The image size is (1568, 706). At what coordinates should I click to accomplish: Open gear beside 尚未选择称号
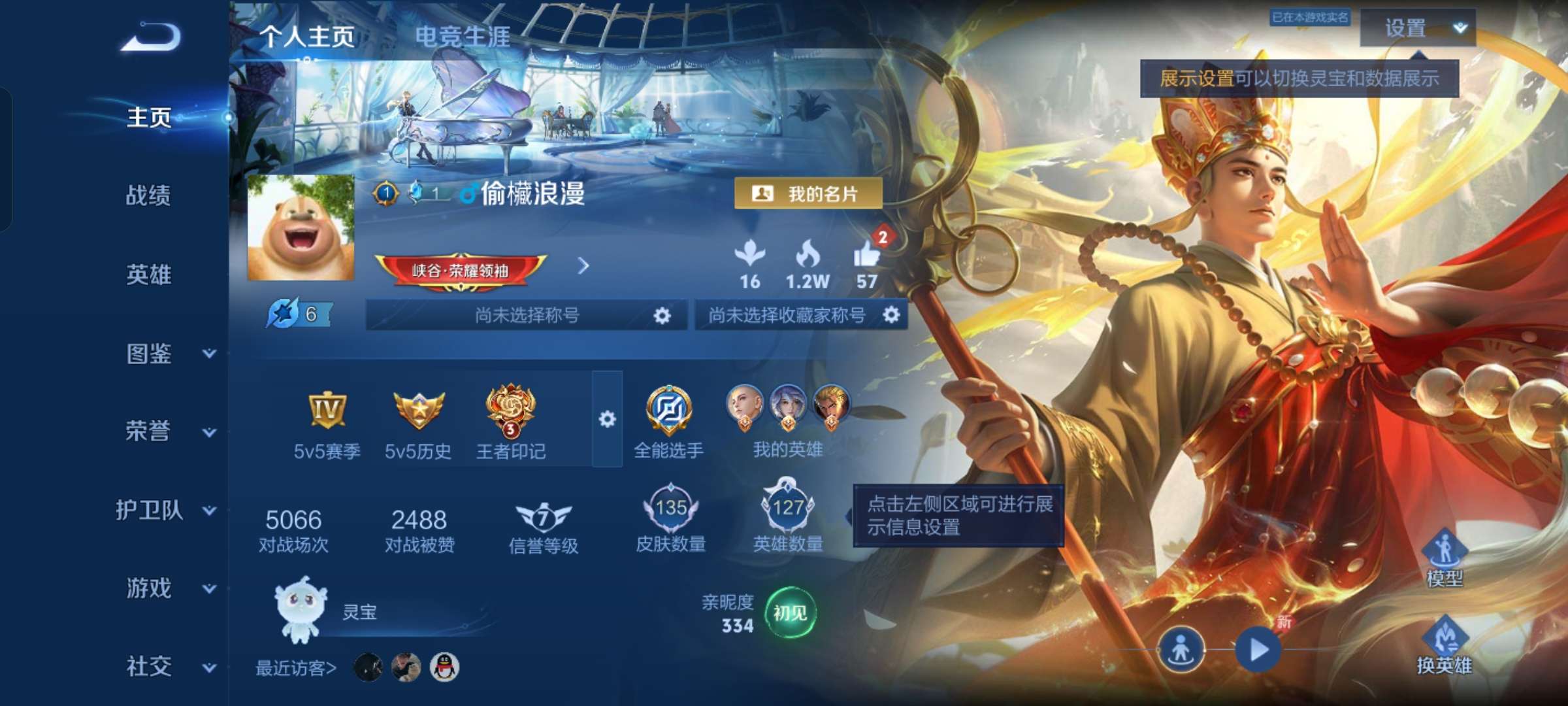pyautogui.click(x=662, y=315)
